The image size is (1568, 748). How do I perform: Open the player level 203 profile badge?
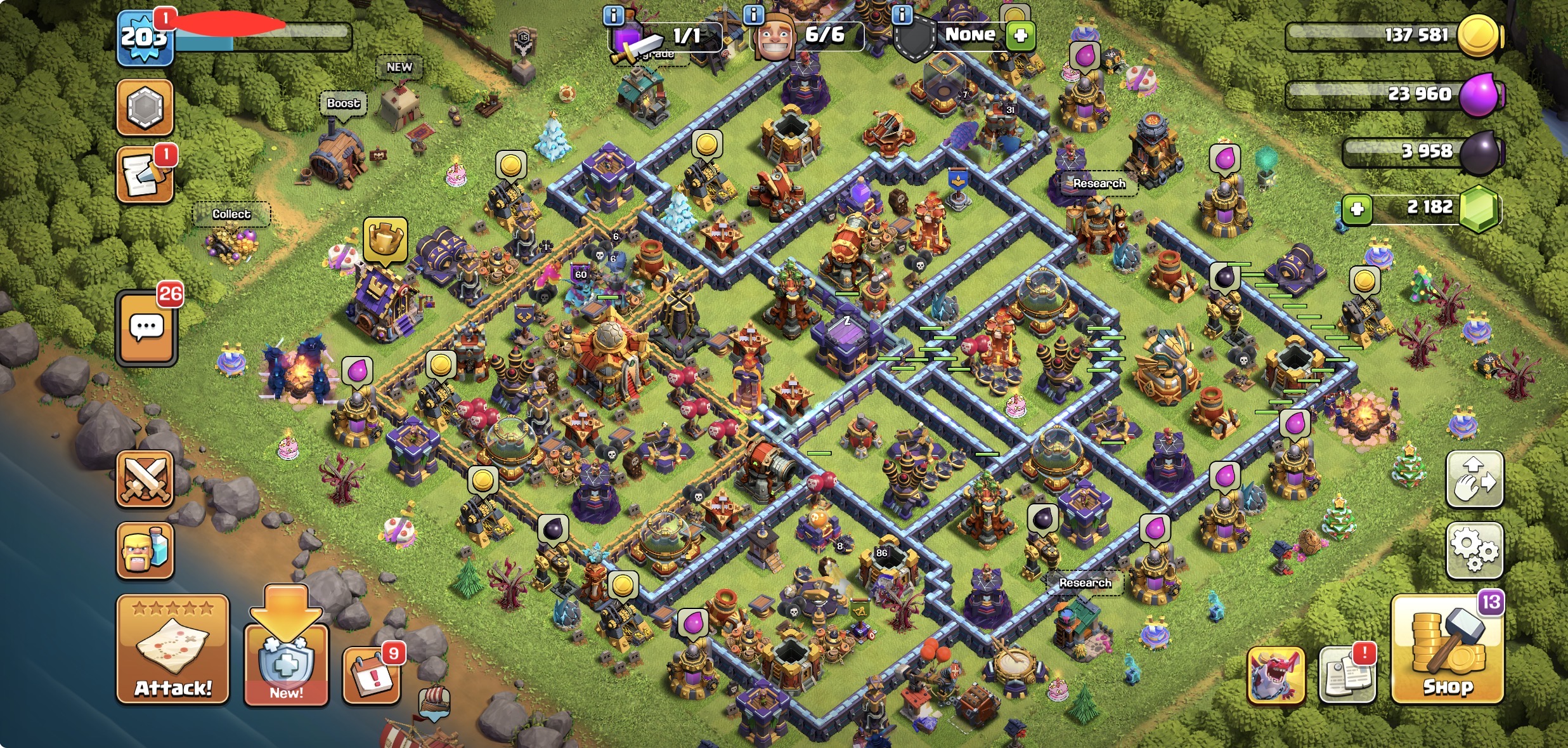point(145,38)
